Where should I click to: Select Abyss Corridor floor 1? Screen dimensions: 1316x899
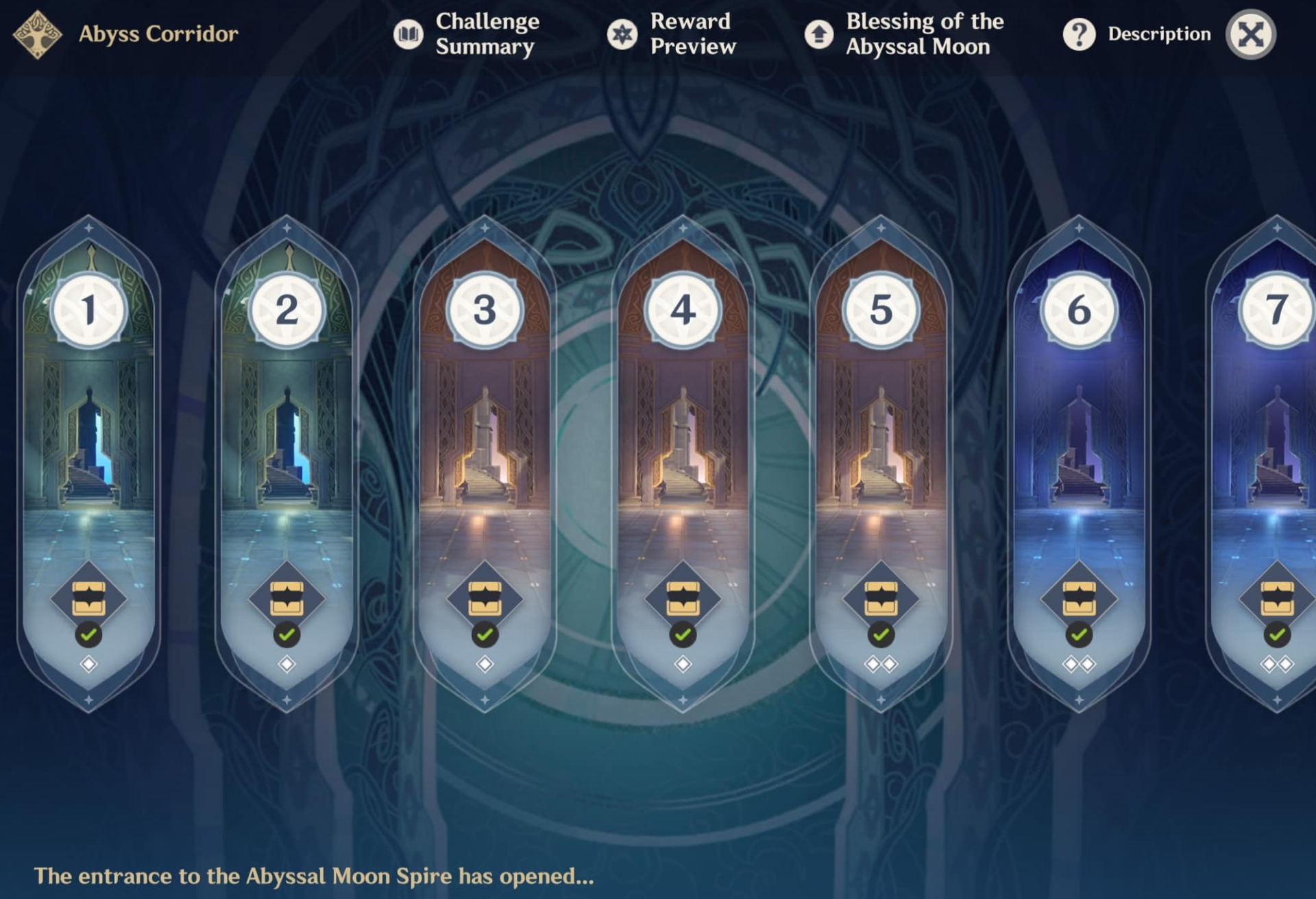point(88,439)
